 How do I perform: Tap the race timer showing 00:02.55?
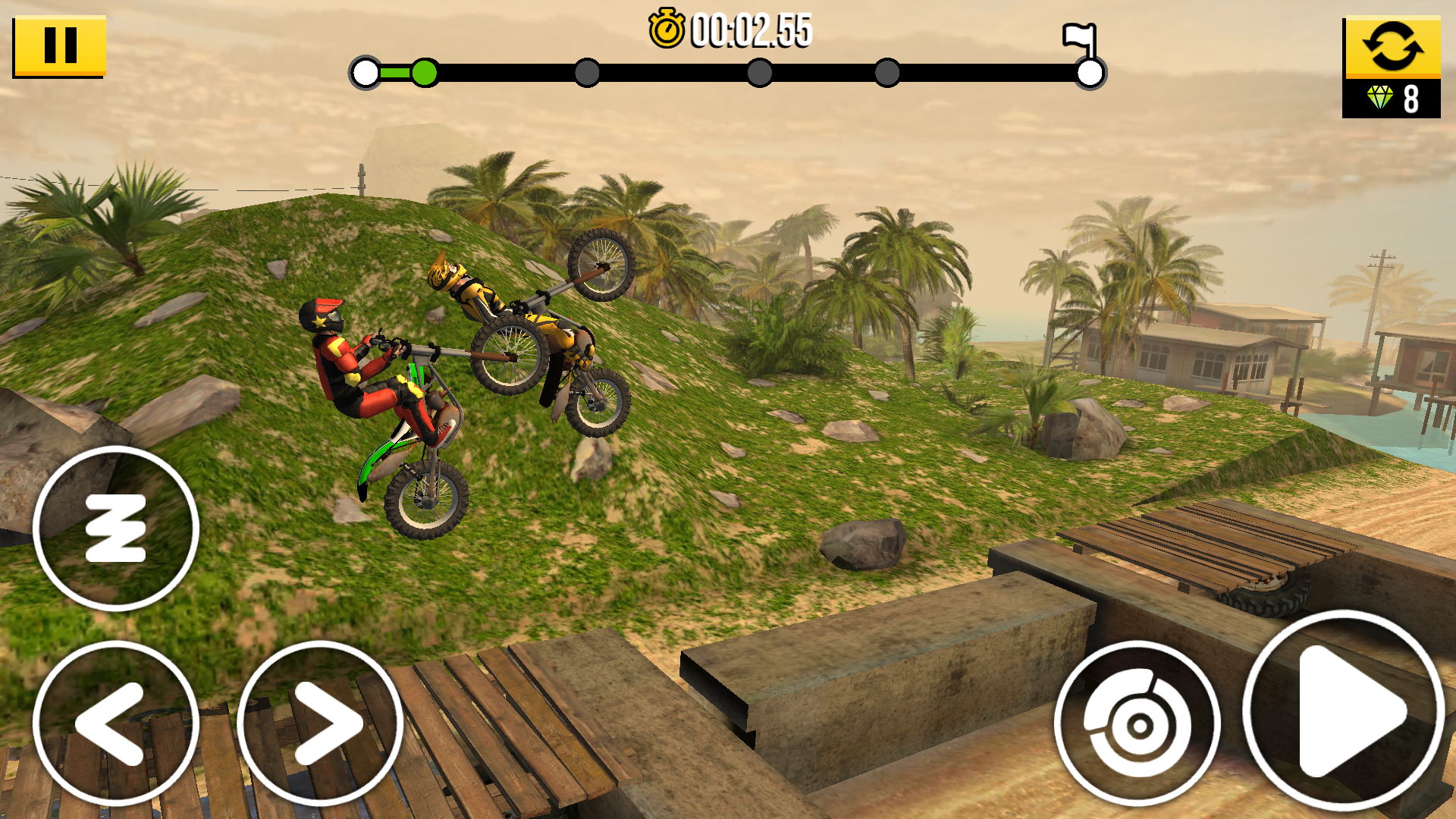click(x=751, y=30)
